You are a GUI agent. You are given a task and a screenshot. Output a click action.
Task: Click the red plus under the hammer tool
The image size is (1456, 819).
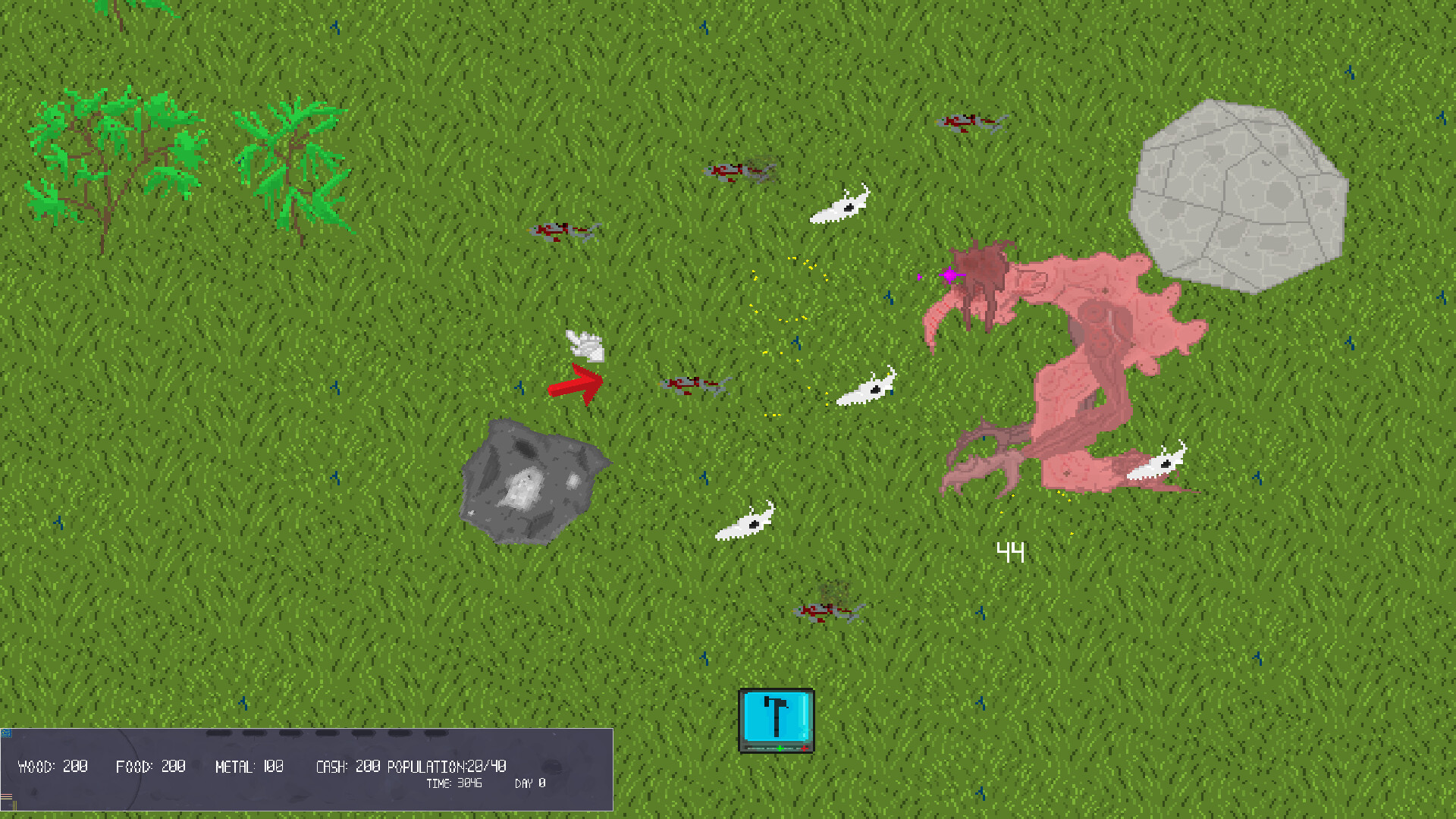coord(805,748)
